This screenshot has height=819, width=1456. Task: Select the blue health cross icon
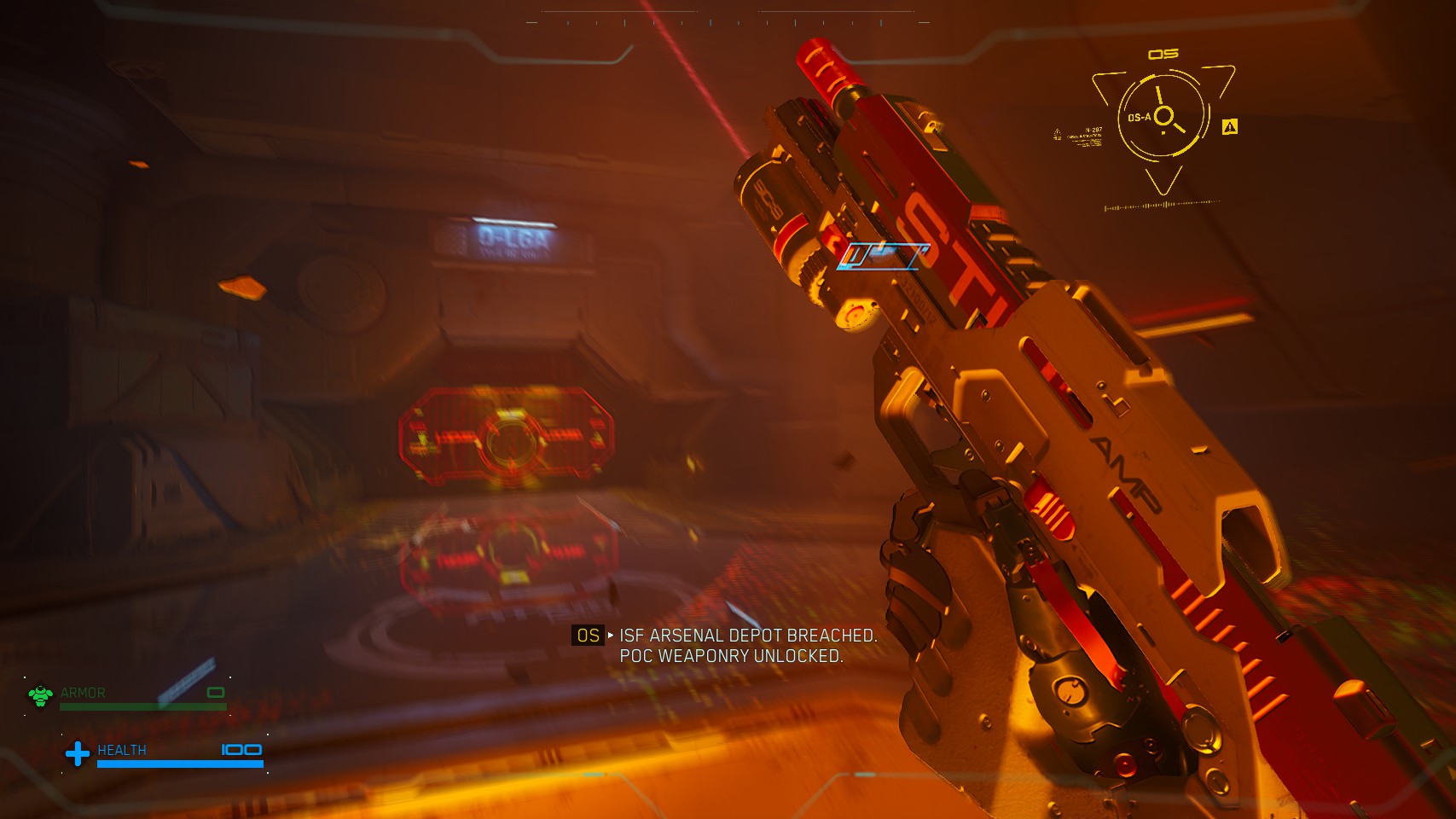(x=78, y=753)
